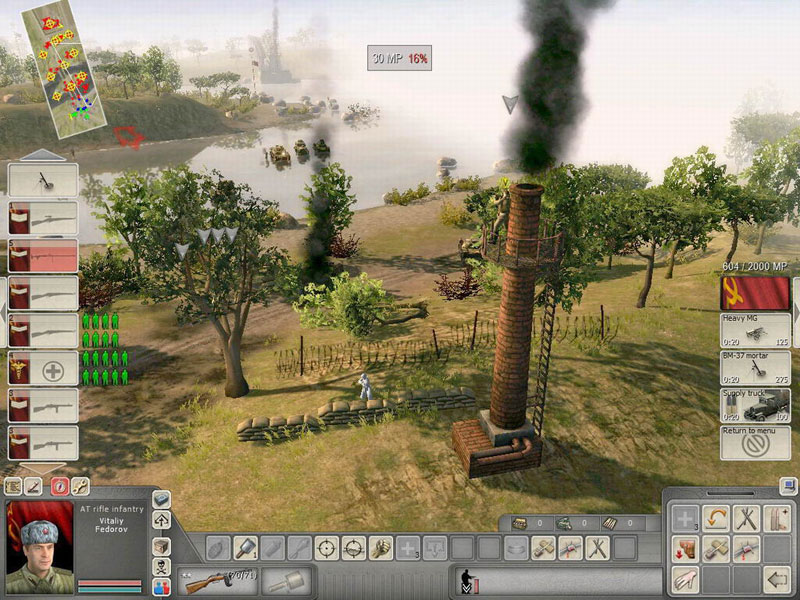Open the wrench settings icon
The width and height of the screenshot is (800, 600).
point(79,487)
